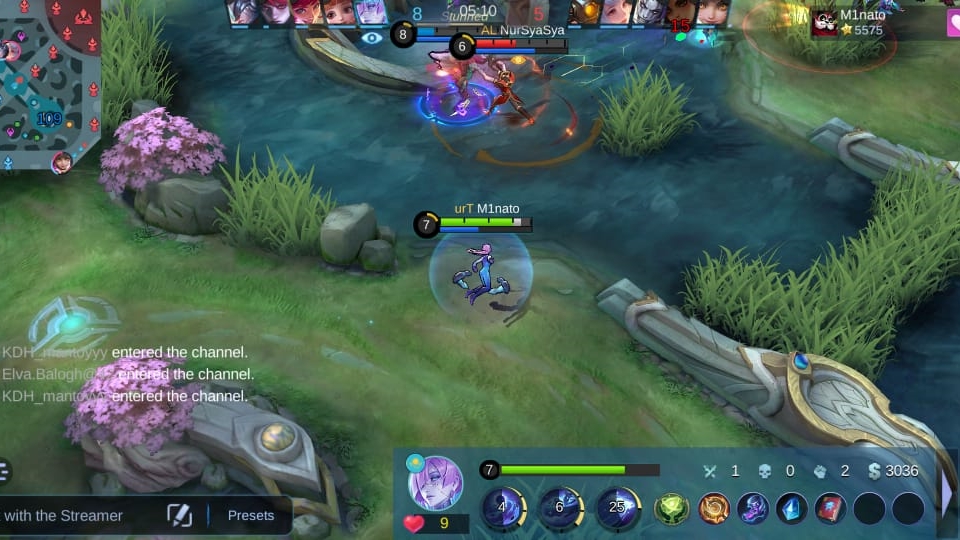960x540 pixels.
Task: Open streamer M1nato's profile
Action: [x=826, y=22]
